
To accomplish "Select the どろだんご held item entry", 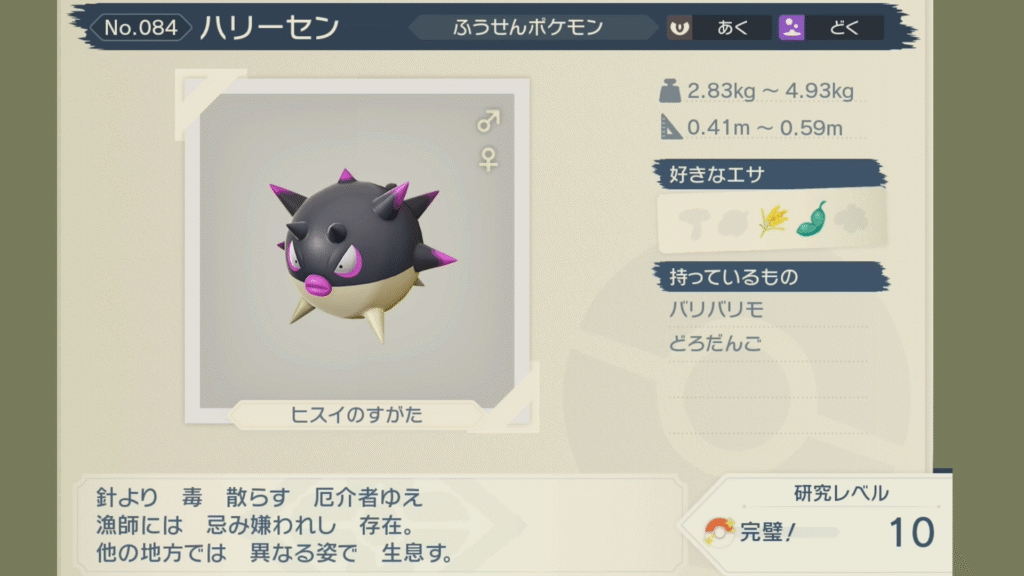I will click(716, 344).
